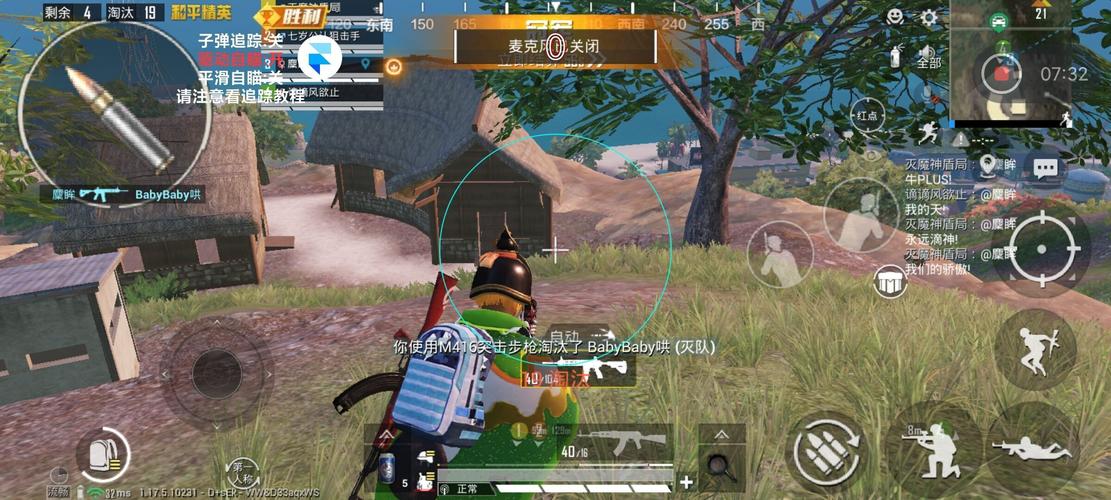Tap the smiley emote button
1111x500 pixels.
[x=895, y=17]
